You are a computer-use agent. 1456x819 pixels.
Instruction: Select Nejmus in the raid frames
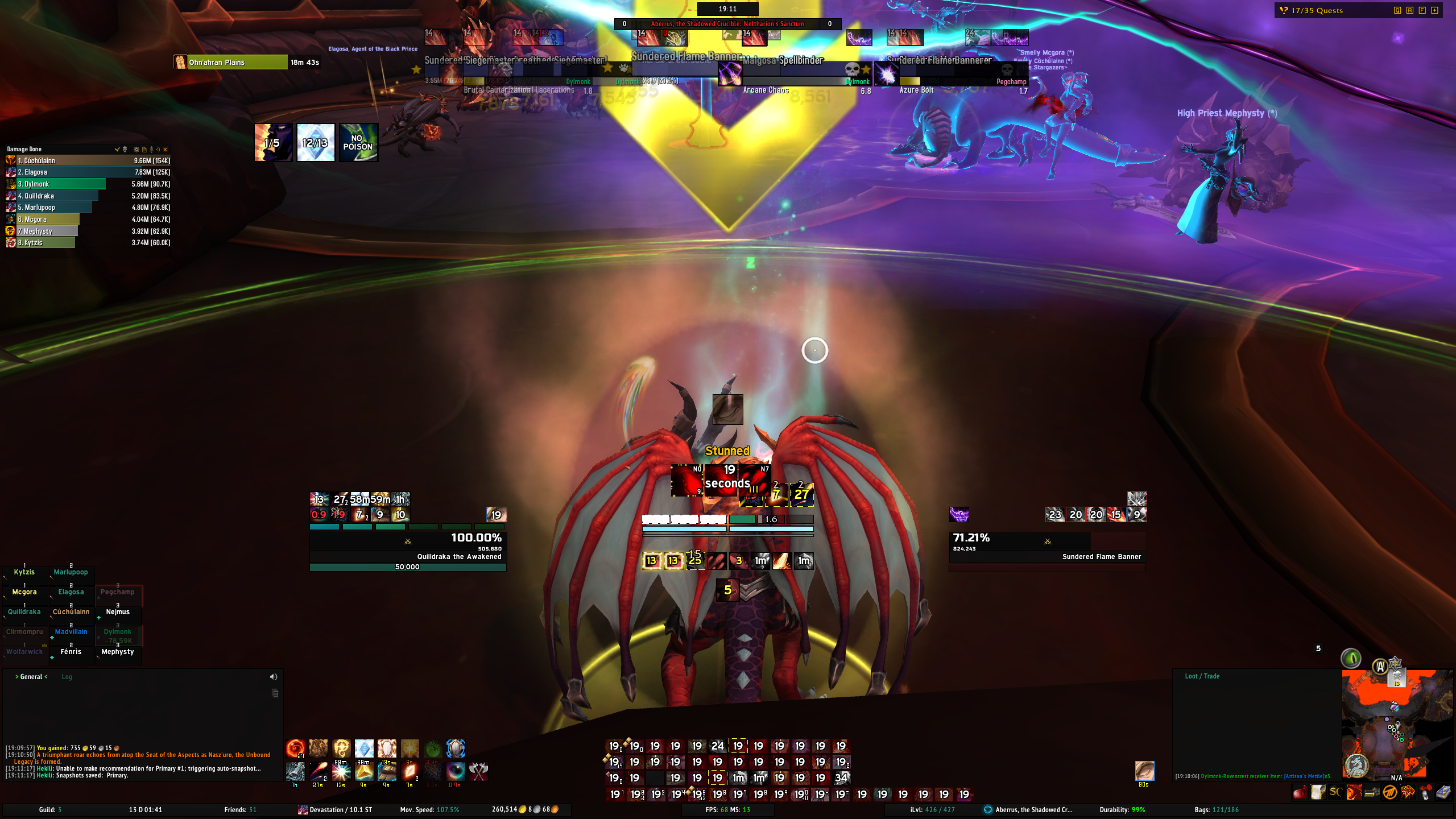coord(118,612)
